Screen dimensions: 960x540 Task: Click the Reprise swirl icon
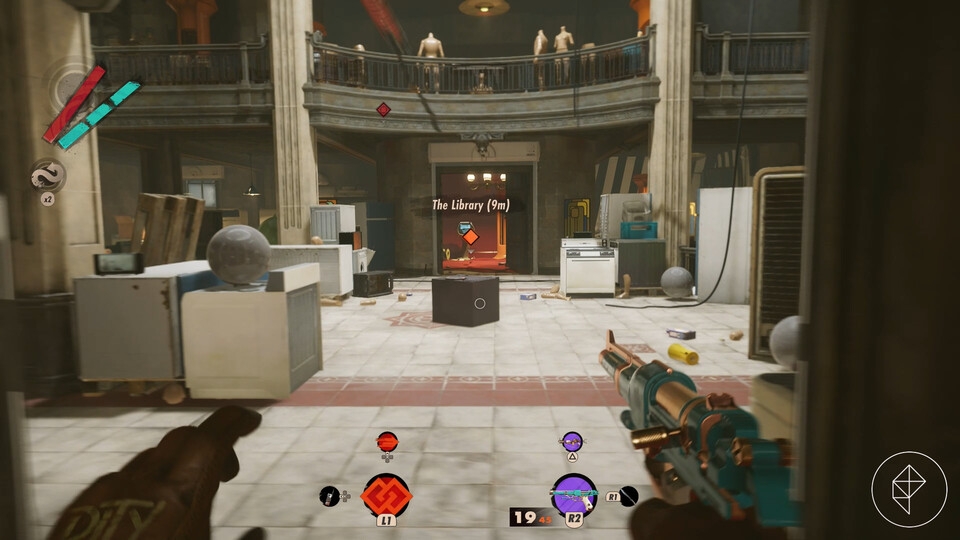pos(47,177)
